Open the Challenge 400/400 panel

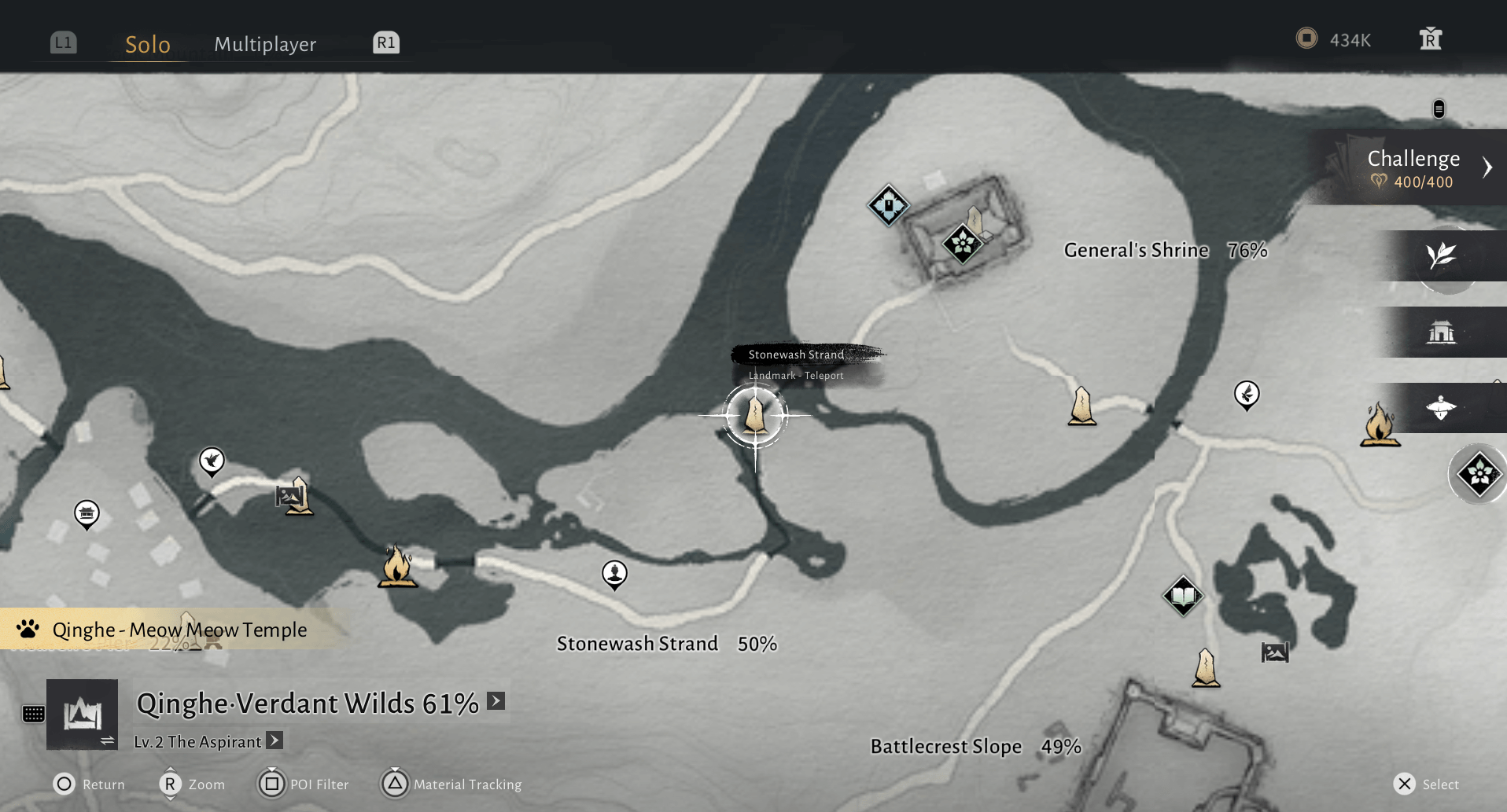1414,167
